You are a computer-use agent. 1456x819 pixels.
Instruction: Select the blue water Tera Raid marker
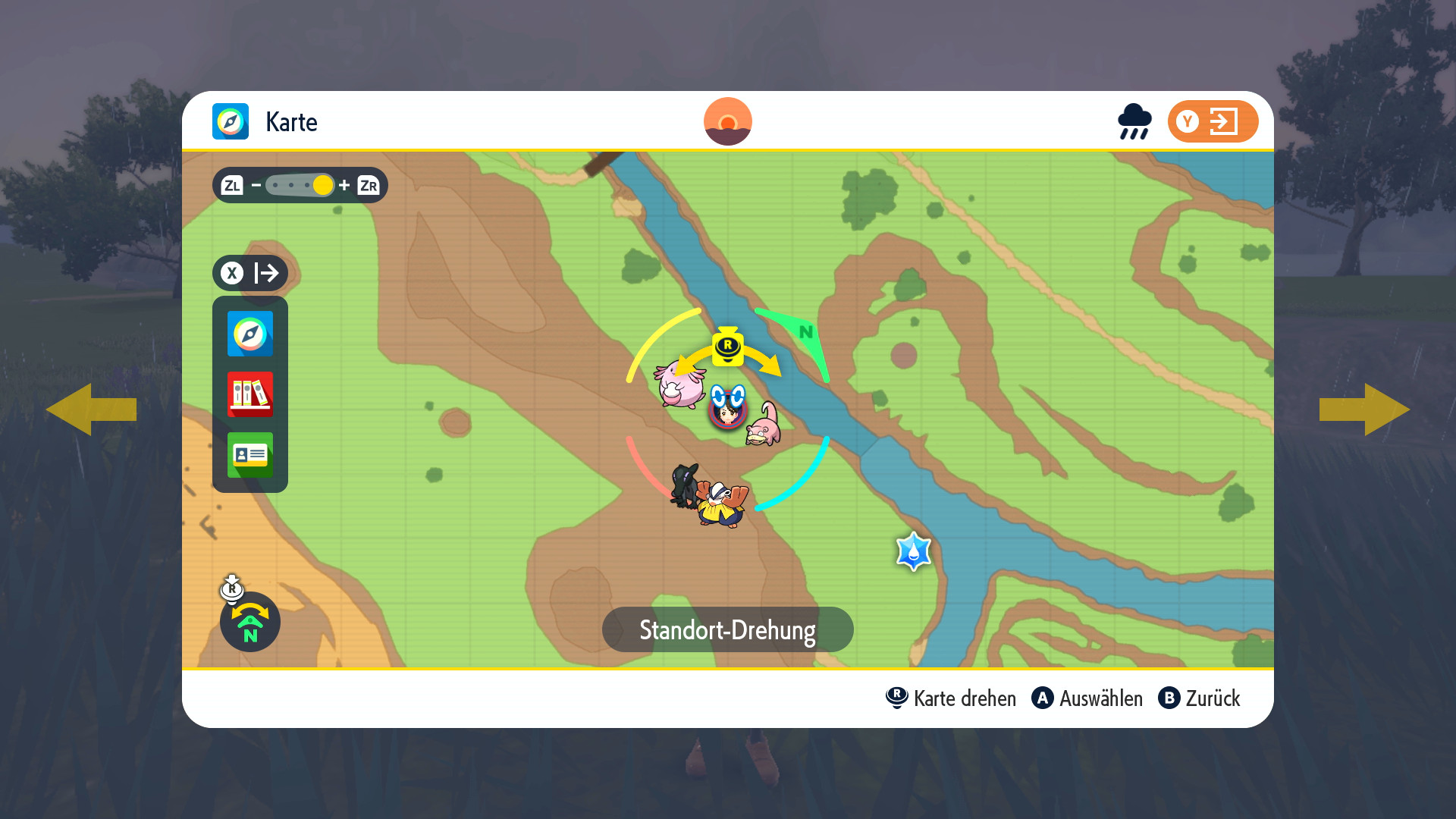(x=913, y=551)
